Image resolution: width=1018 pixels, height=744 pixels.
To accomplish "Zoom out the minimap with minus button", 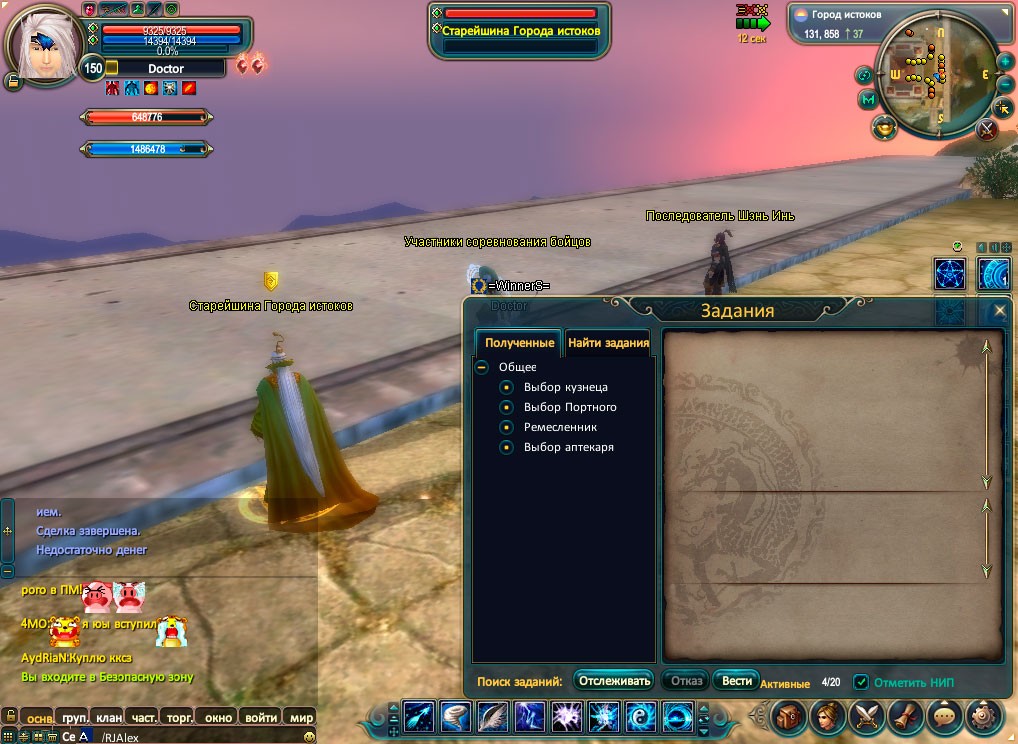I will point(1005,84).
